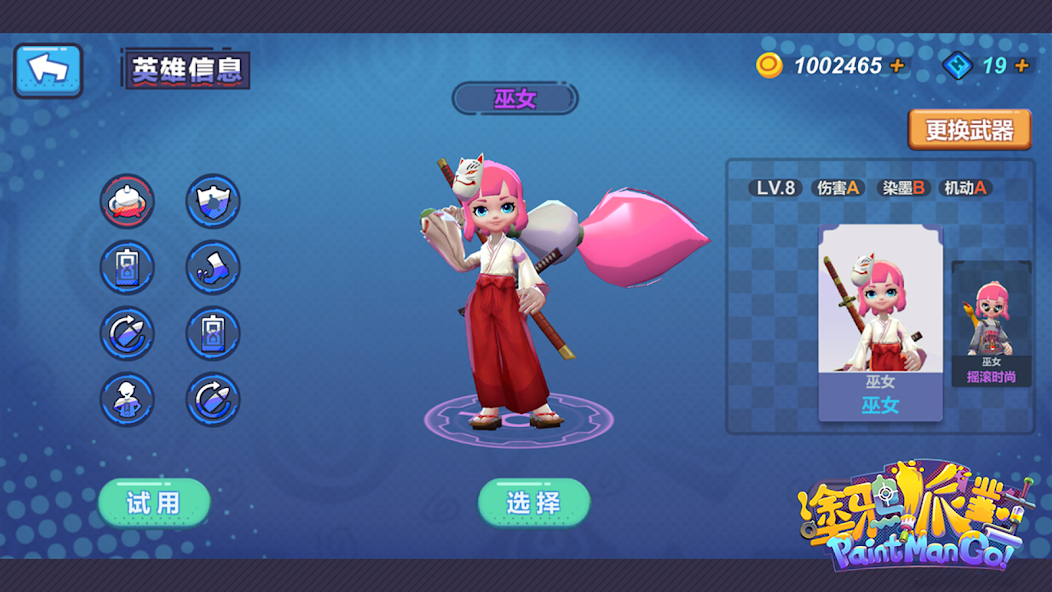View the person figure skill icon
Viewport: 1052px width, 592px height.
pos(127,400)
